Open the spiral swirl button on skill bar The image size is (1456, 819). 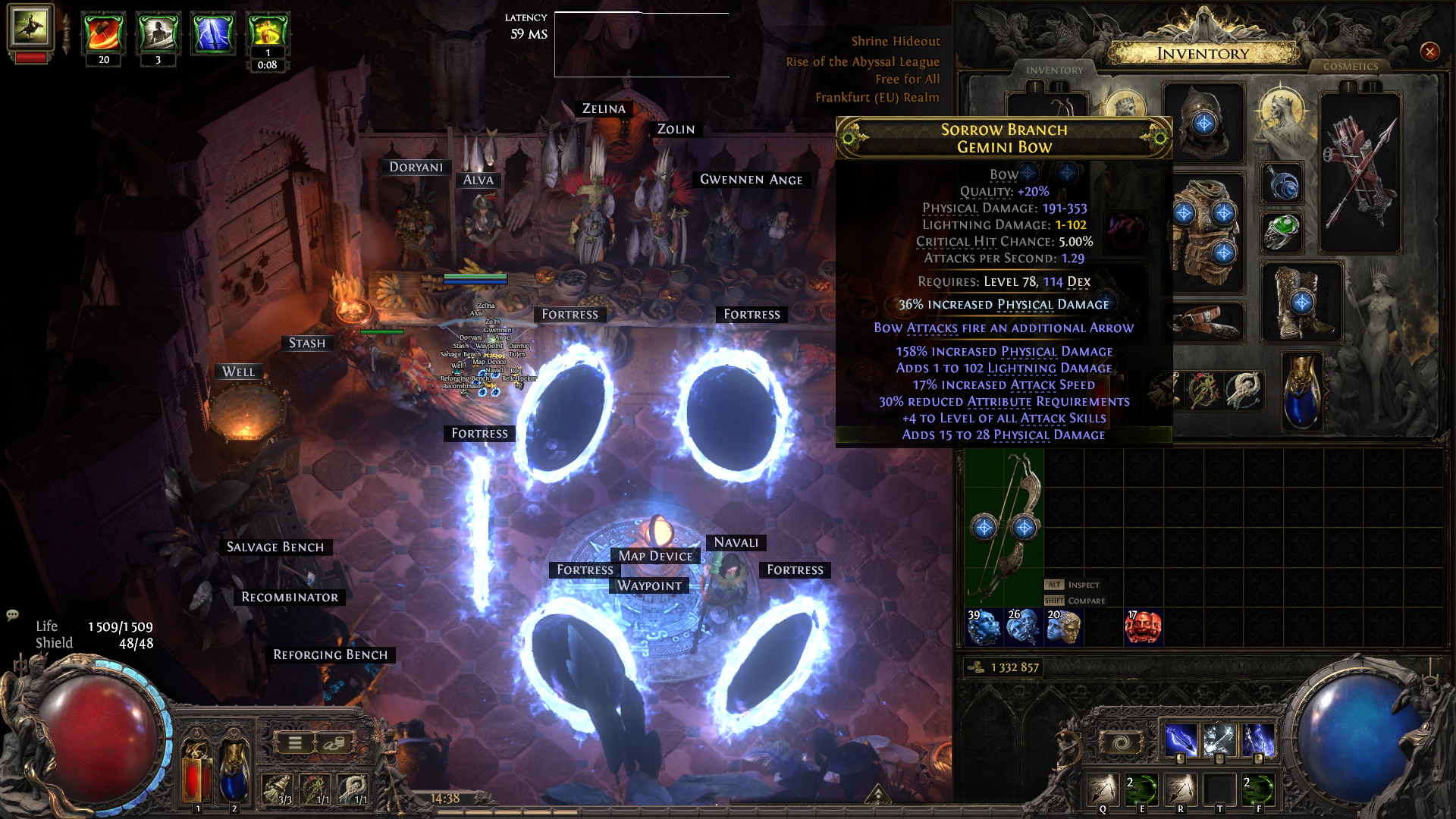[1121, 742]
